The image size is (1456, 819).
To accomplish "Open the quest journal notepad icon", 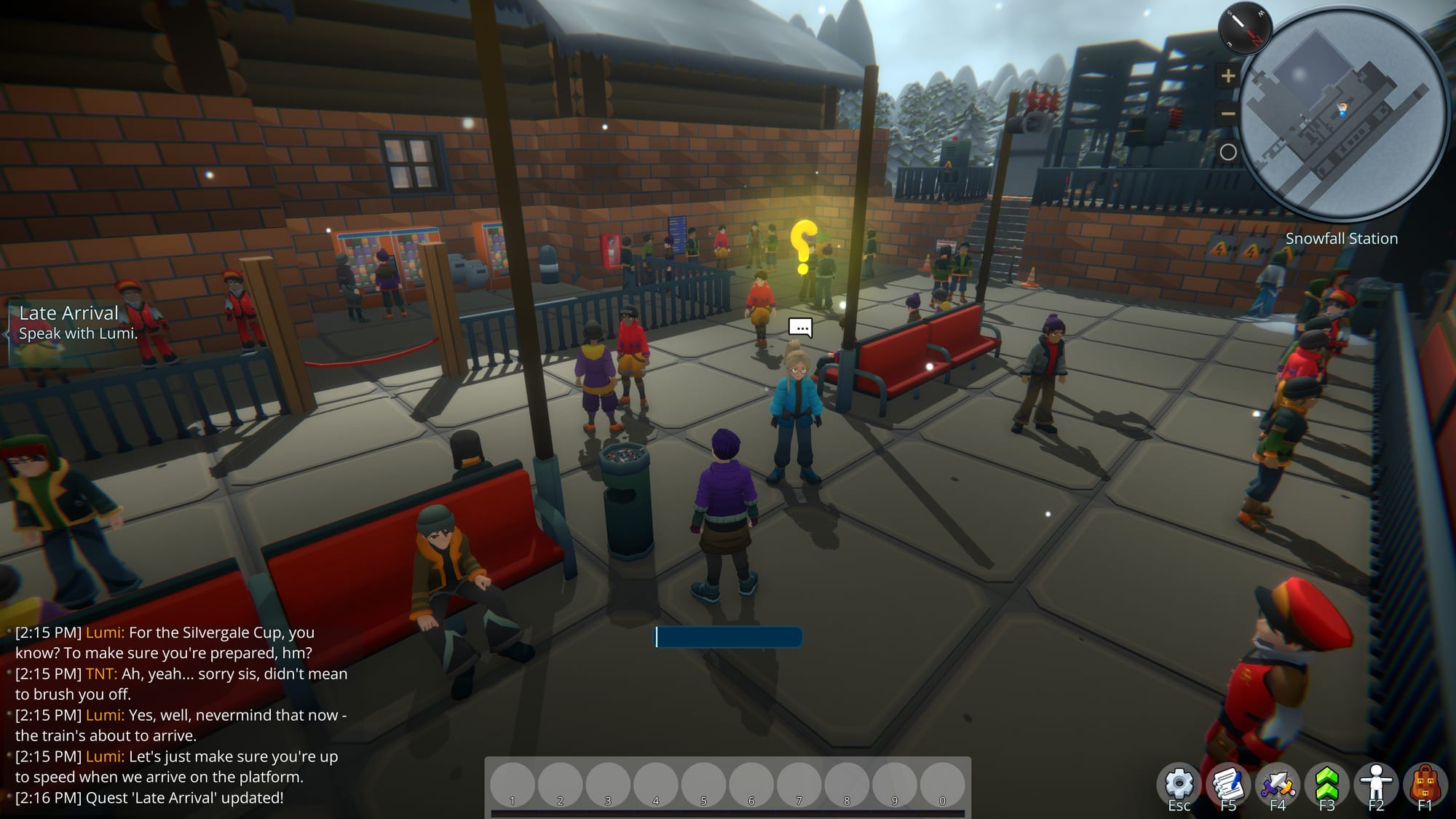I will coord(1228,785).
